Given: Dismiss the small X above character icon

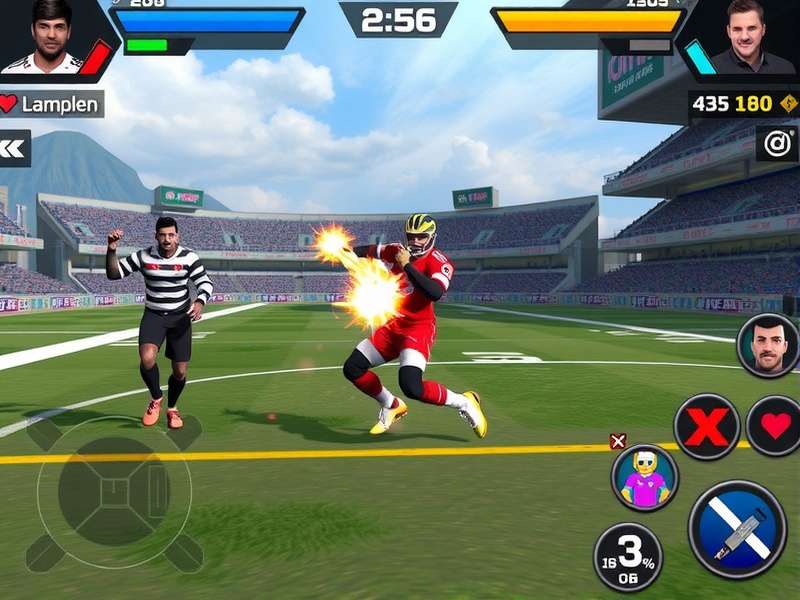Looking at the screenshot, I should pos(618,441).
